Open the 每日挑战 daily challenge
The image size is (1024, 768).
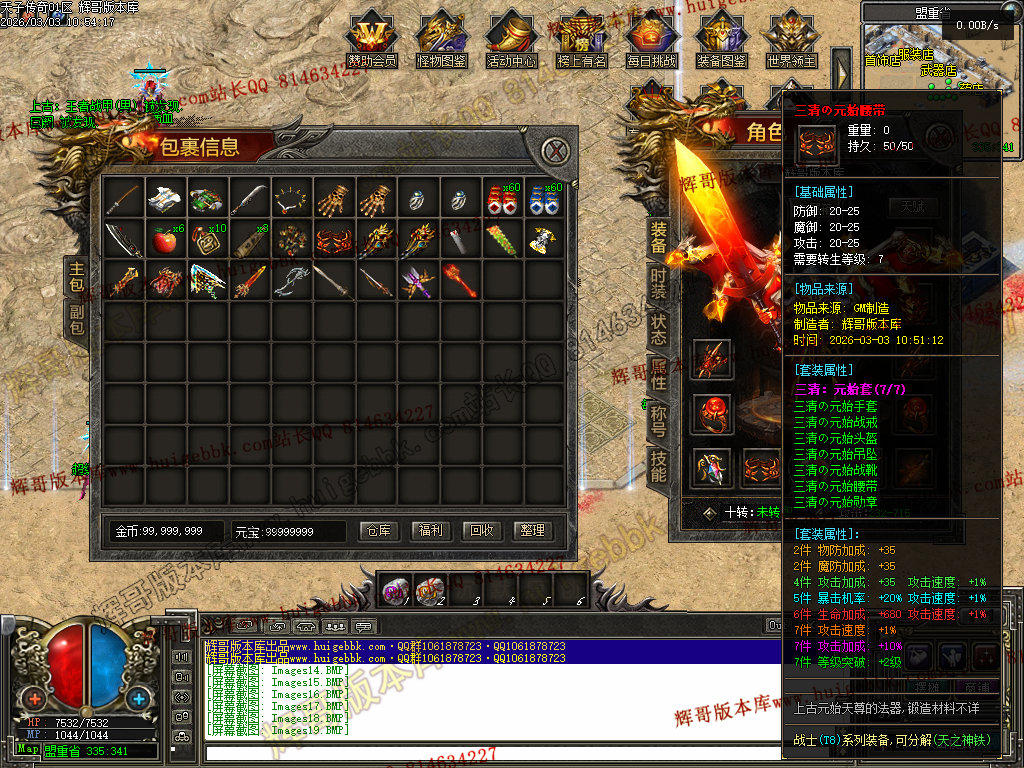point(651,40)
